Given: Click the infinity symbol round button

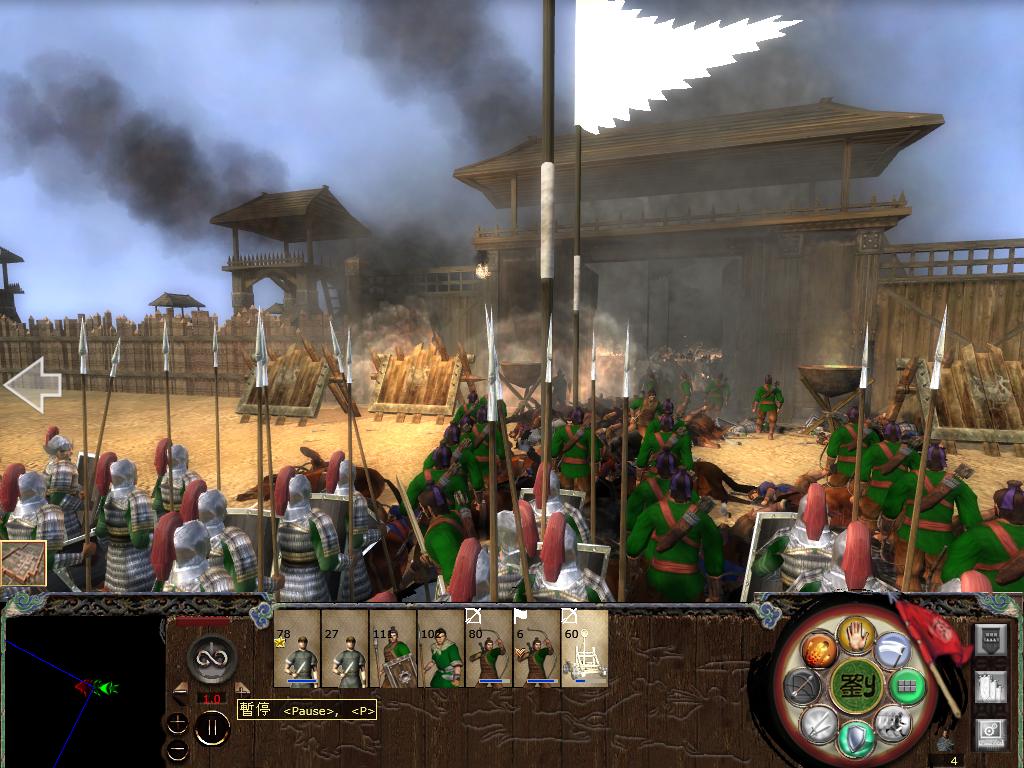Looking at the screenshot, I should click(x=211, y=659).
